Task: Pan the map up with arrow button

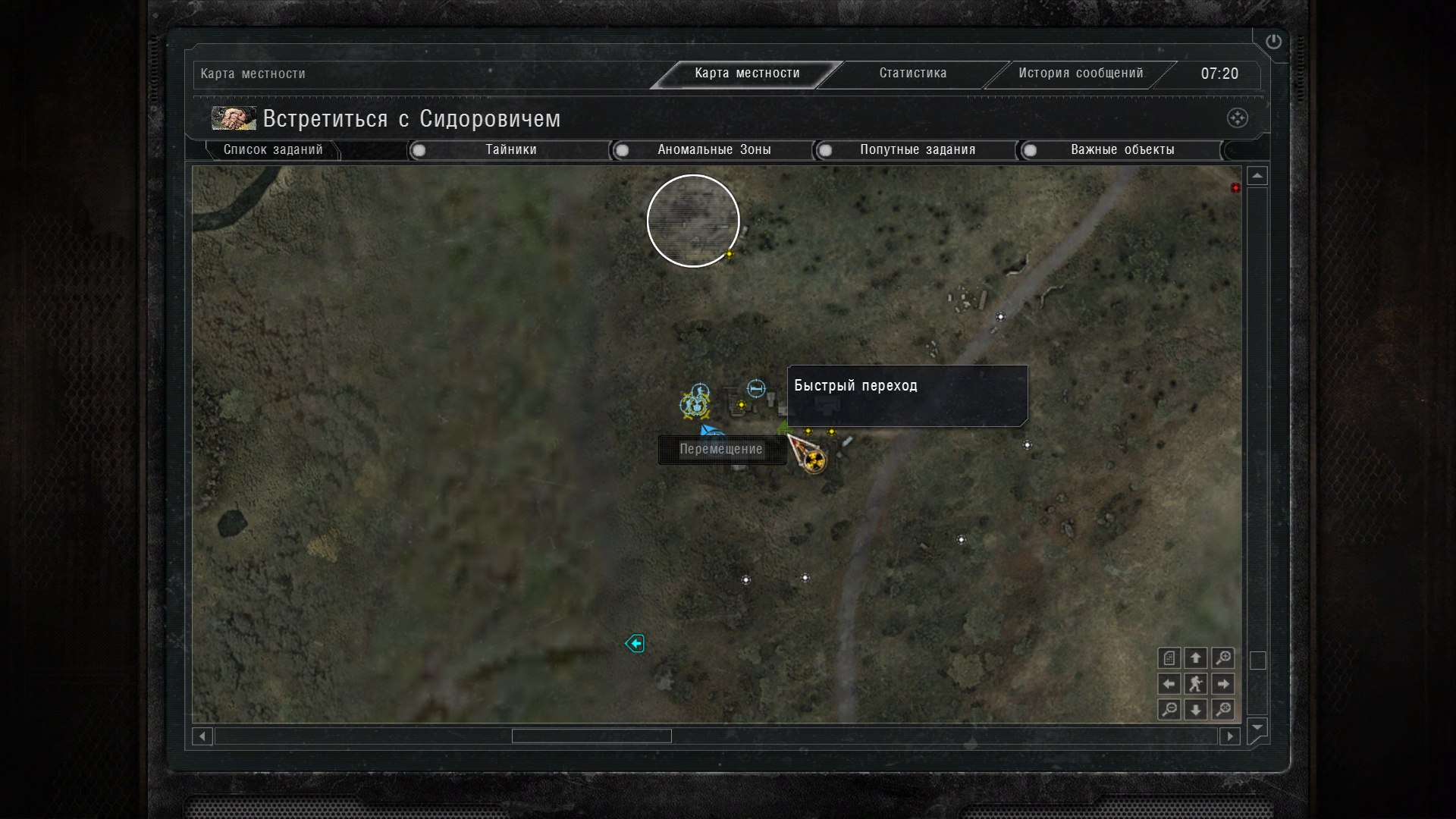Action: [x=1196, y=658]
